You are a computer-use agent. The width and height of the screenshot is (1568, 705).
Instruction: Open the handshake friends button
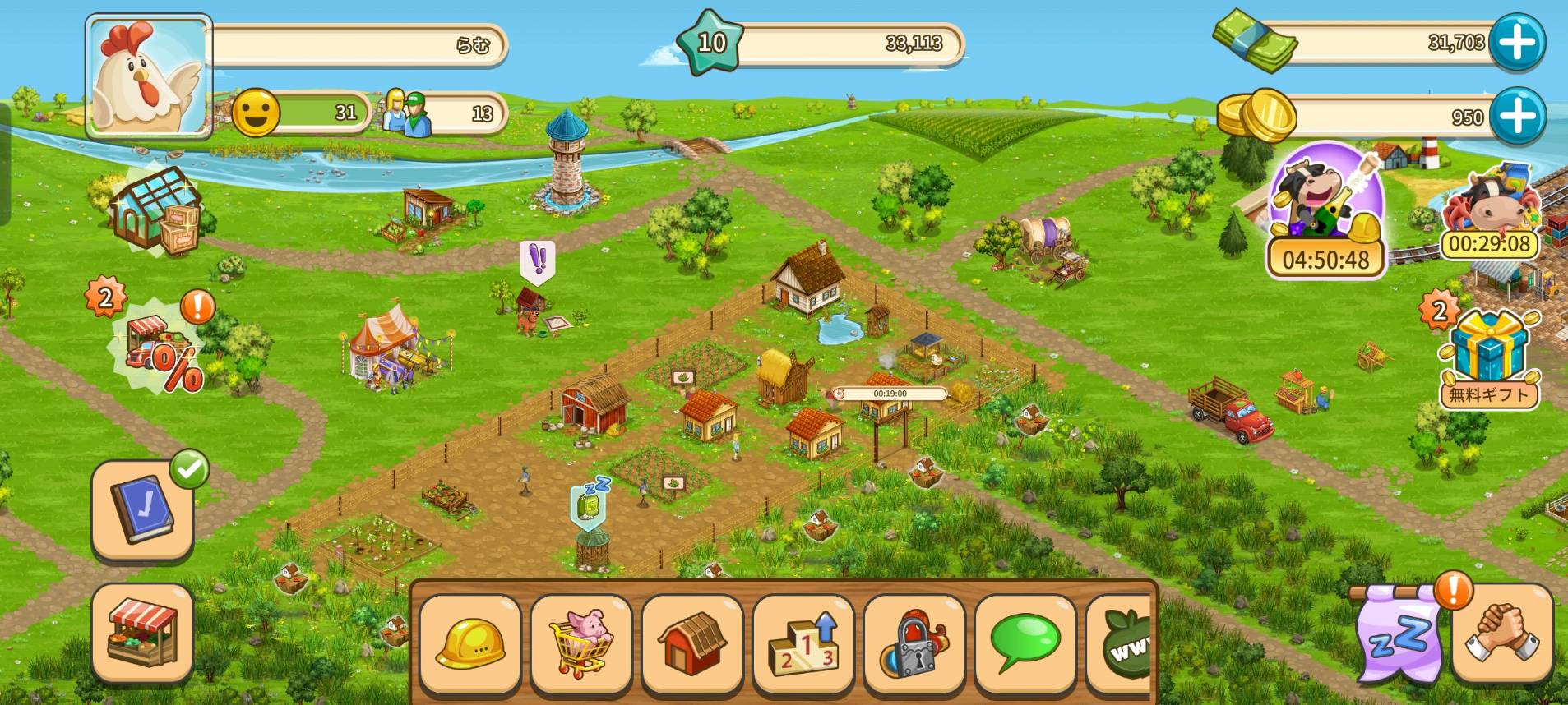point(1503,634)
